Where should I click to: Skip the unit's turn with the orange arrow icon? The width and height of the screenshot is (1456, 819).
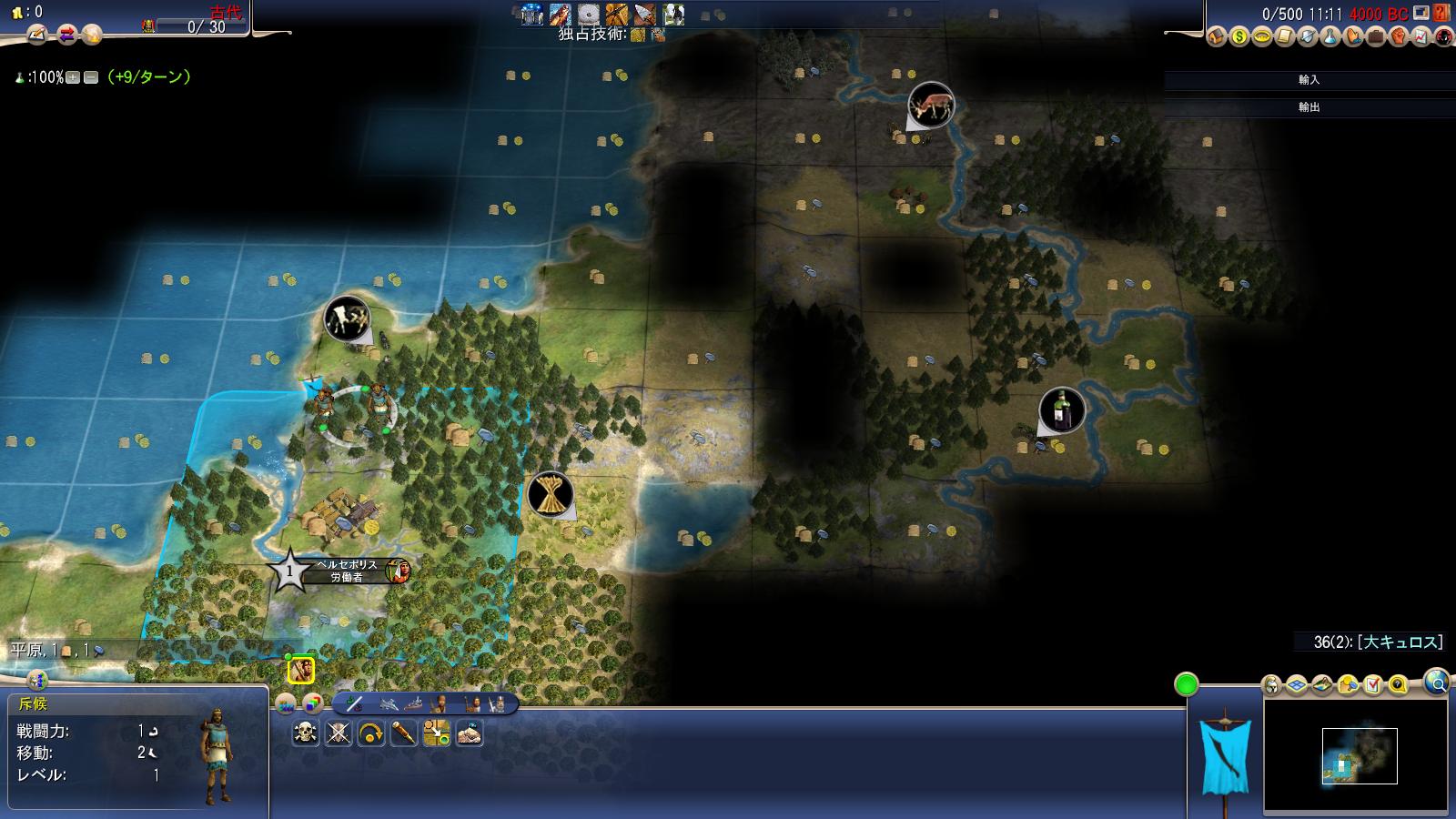371,732
